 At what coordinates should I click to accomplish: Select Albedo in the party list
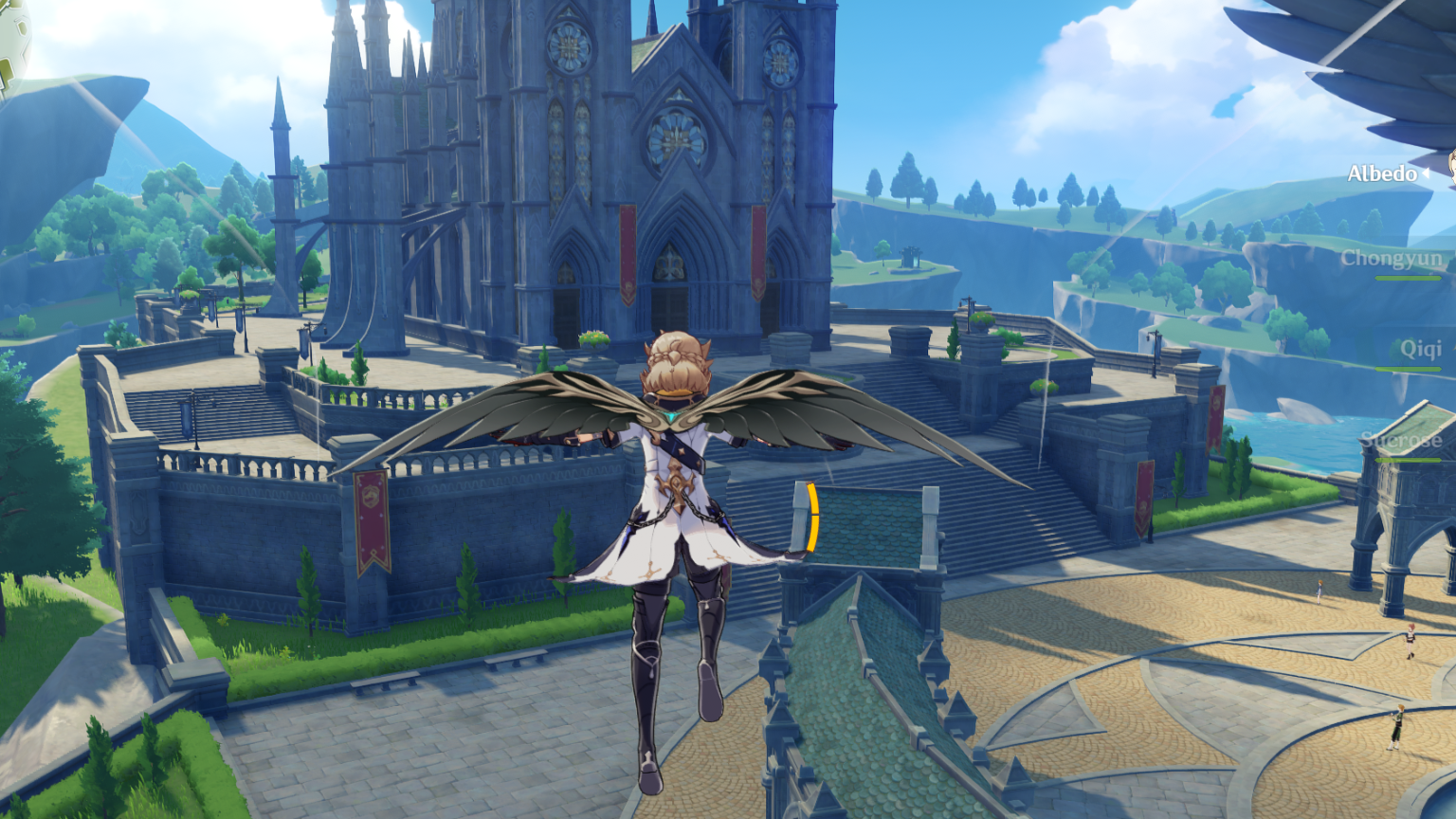(x=1383, y=173)
